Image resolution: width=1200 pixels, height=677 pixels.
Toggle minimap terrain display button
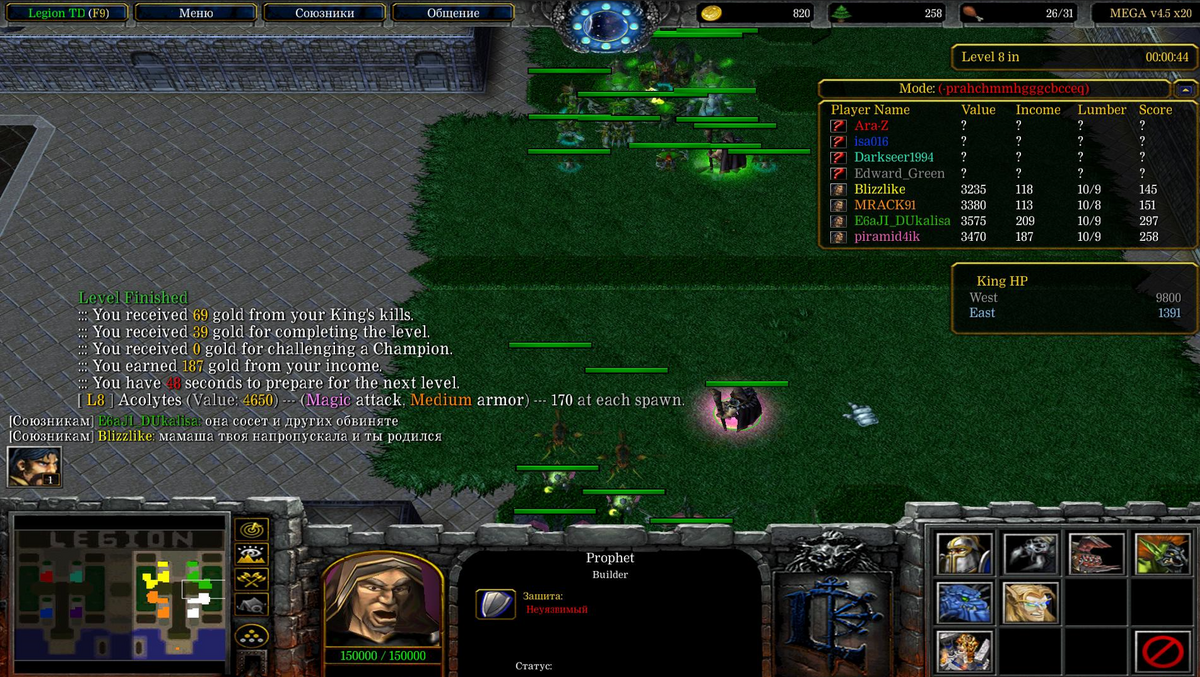(250, 555)
